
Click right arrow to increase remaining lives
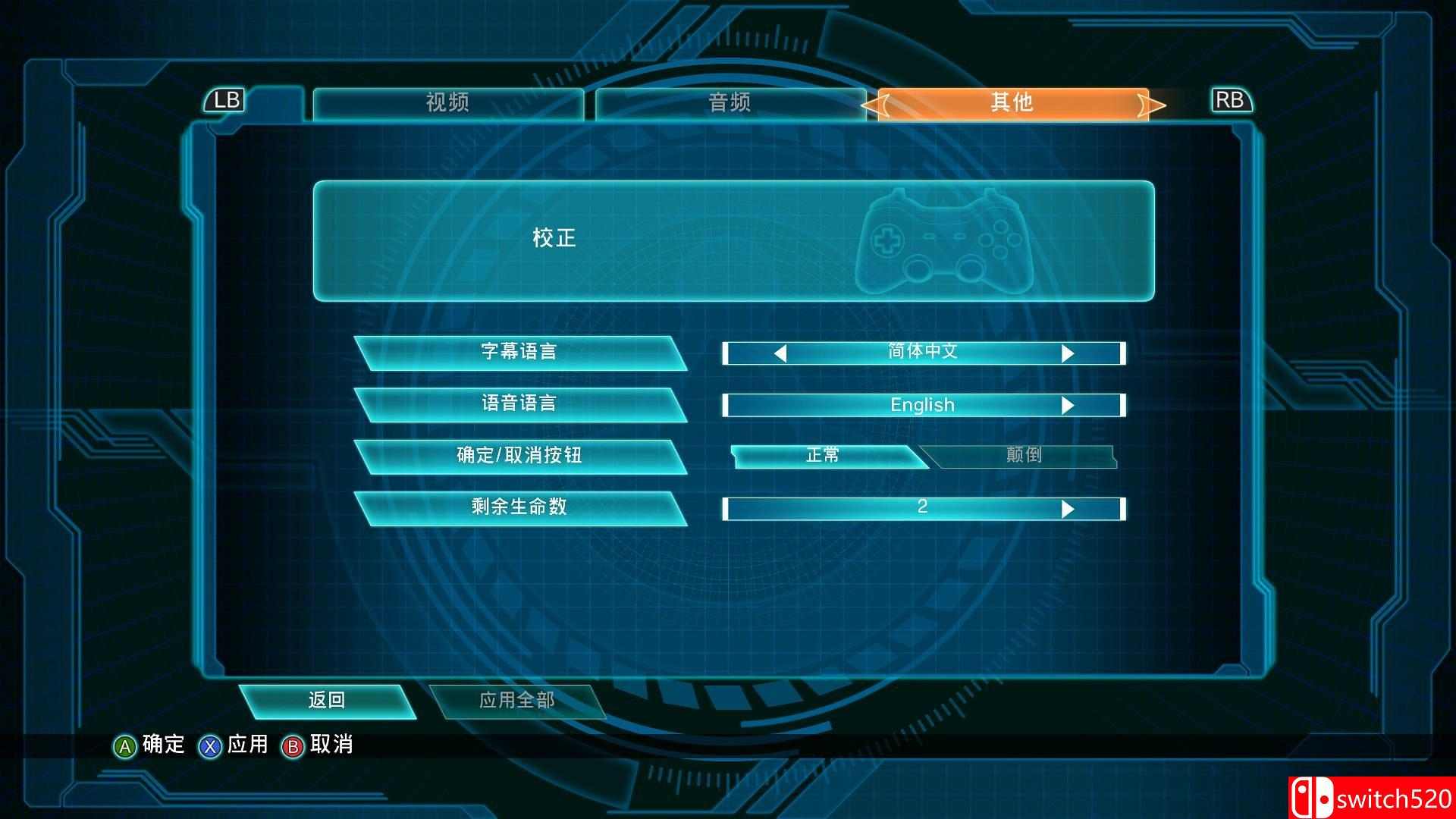1068,507
